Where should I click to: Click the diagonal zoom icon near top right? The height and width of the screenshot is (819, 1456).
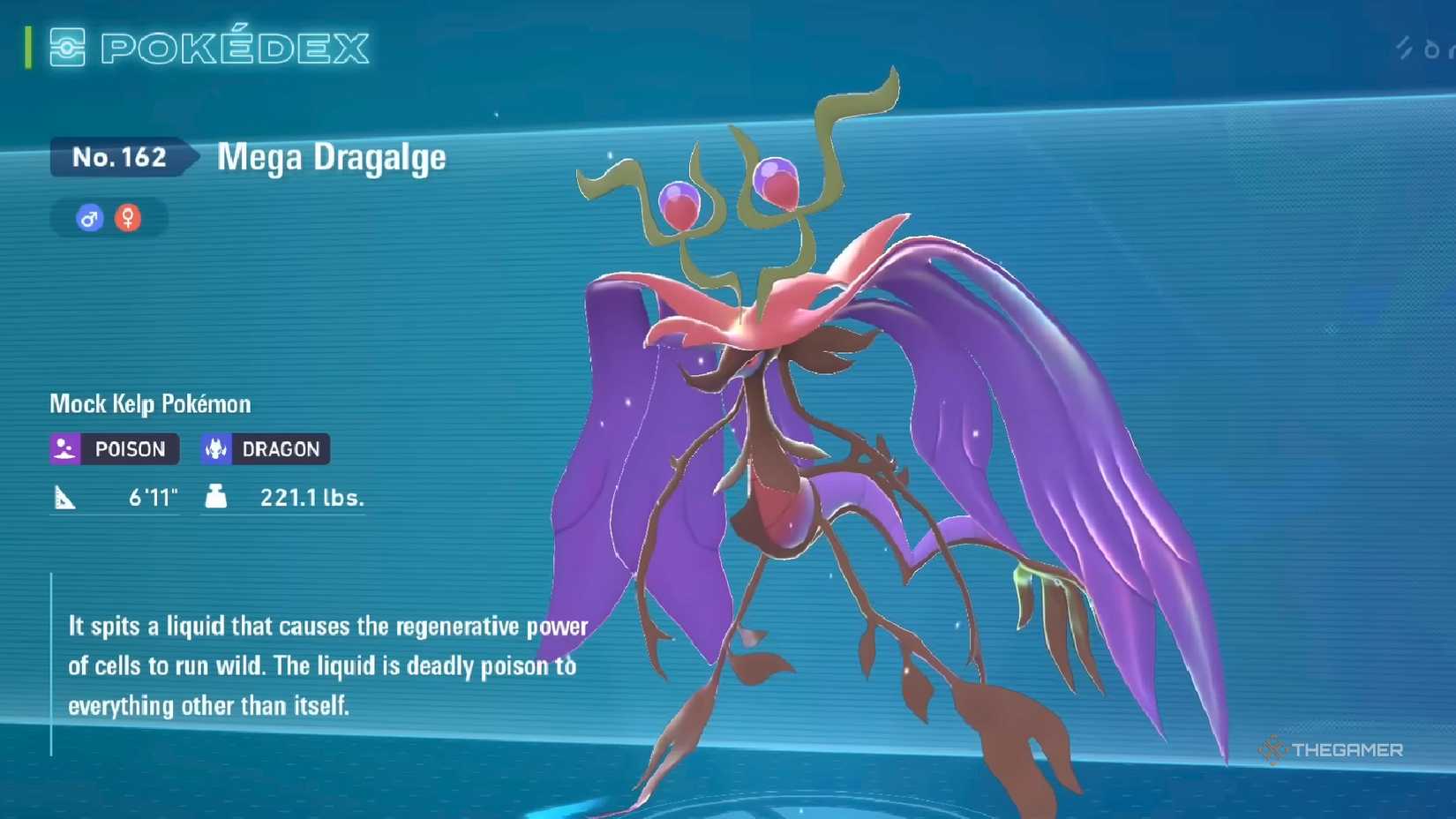point(1403,49)
